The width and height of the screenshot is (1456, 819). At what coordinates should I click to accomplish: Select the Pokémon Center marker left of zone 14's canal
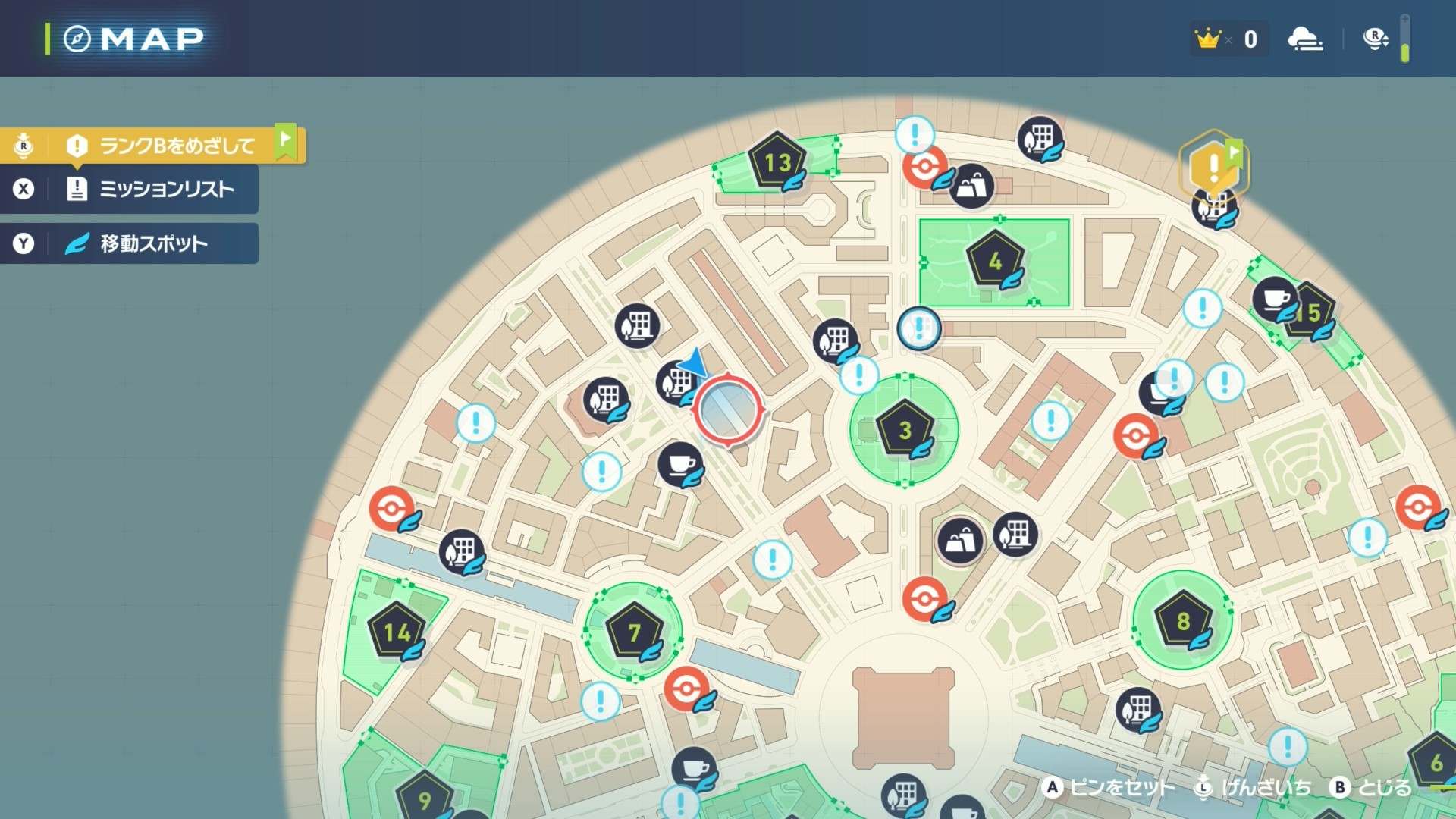(391, 508)
